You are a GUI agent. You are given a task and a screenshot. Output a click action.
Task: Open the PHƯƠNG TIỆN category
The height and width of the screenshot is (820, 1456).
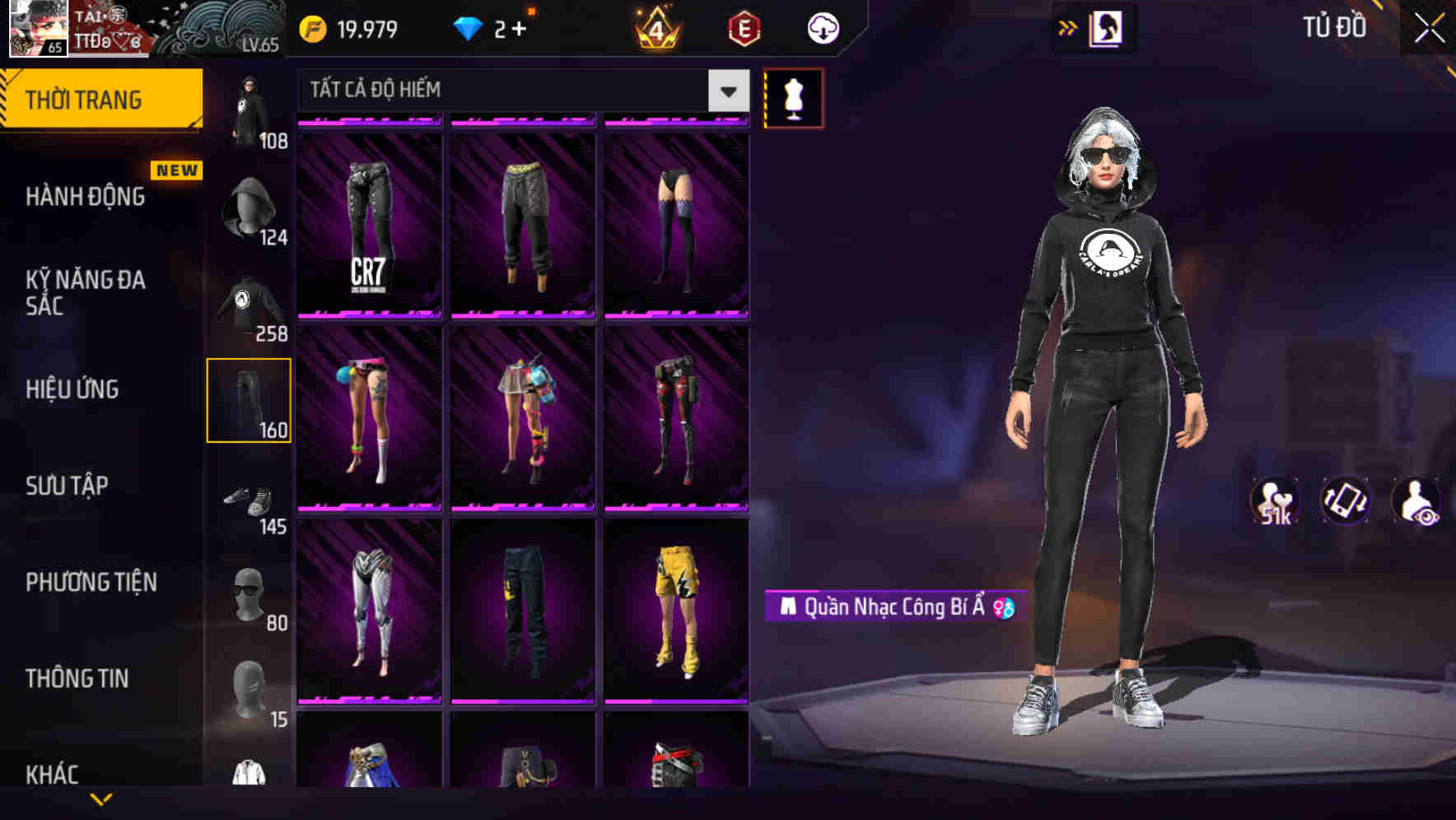pyautogui.click(x=91, y=582)
